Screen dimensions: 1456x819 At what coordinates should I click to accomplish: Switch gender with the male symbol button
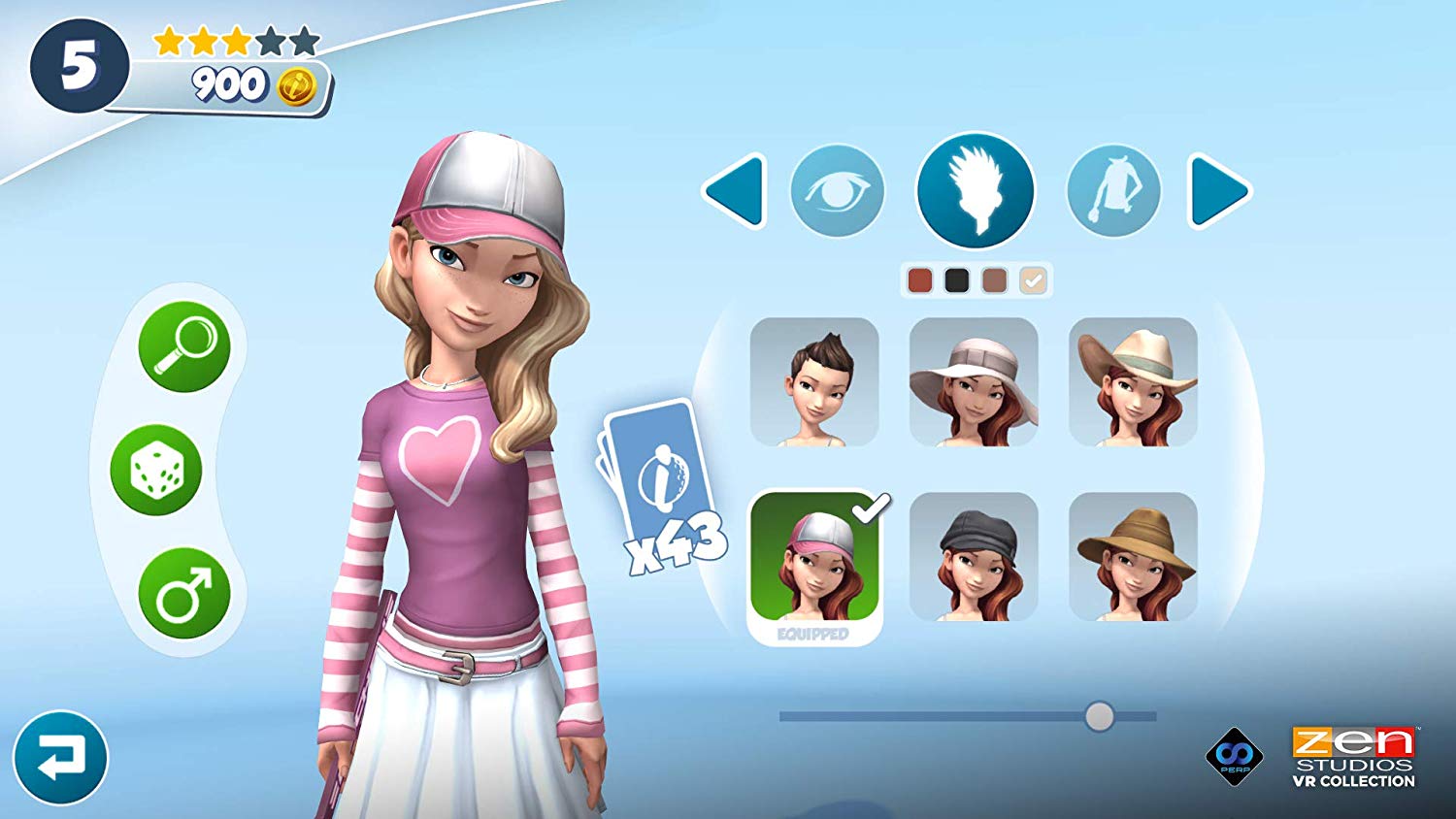pos(184,593)
